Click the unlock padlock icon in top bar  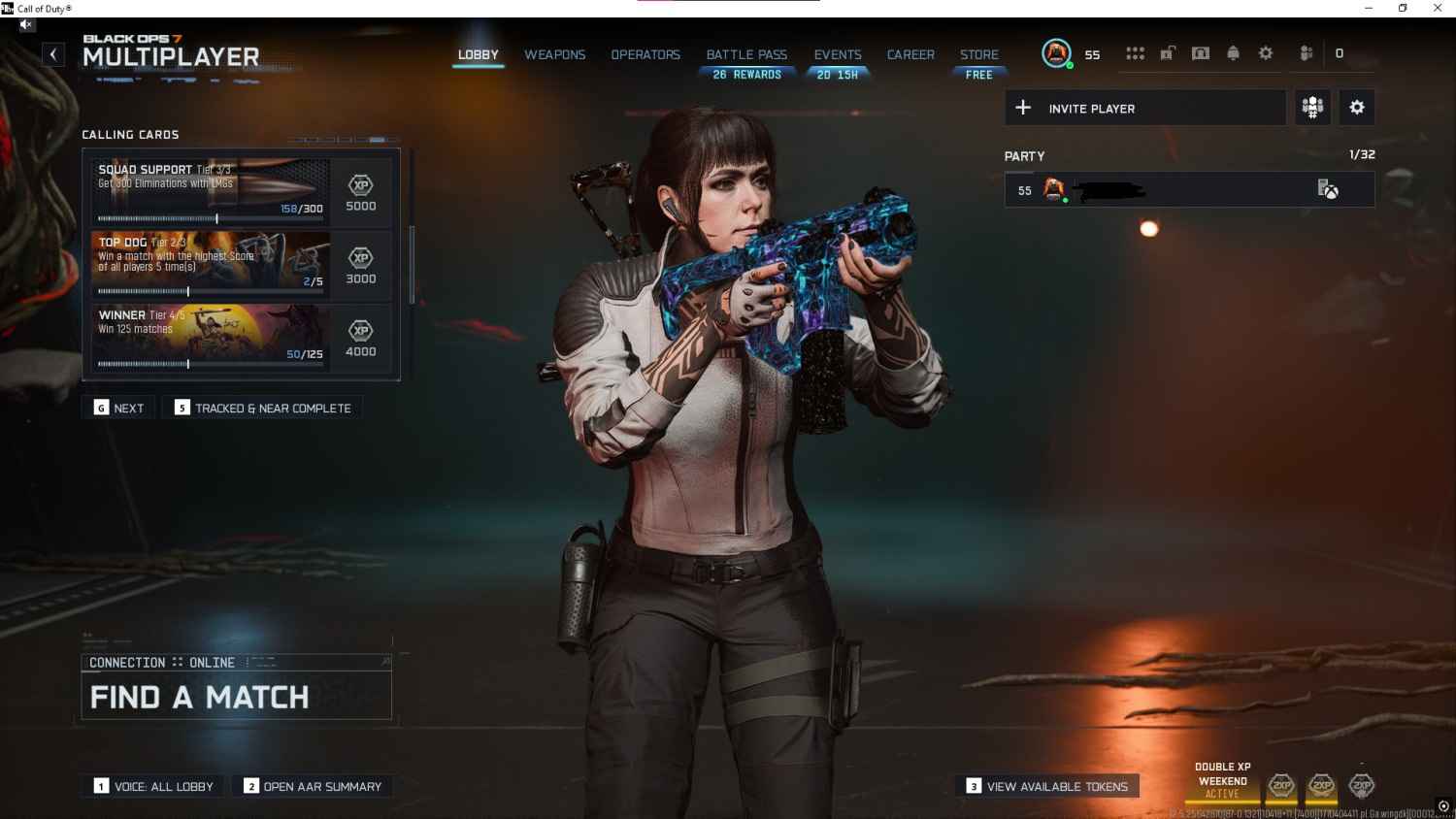coord(1168,51)
